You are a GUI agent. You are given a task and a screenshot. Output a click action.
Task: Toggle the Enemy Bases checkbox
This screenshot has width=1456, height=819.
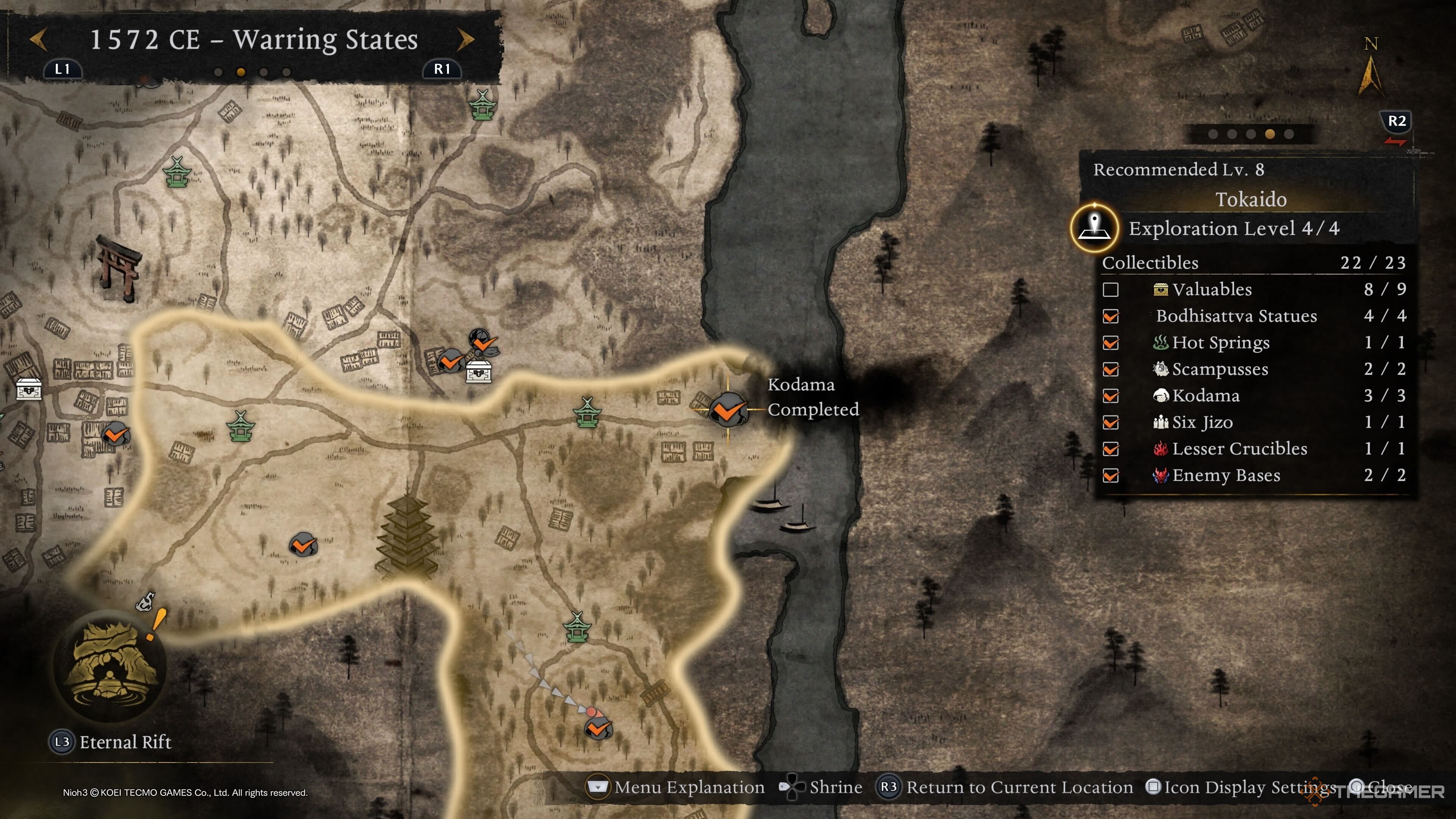click(1111, 476)
